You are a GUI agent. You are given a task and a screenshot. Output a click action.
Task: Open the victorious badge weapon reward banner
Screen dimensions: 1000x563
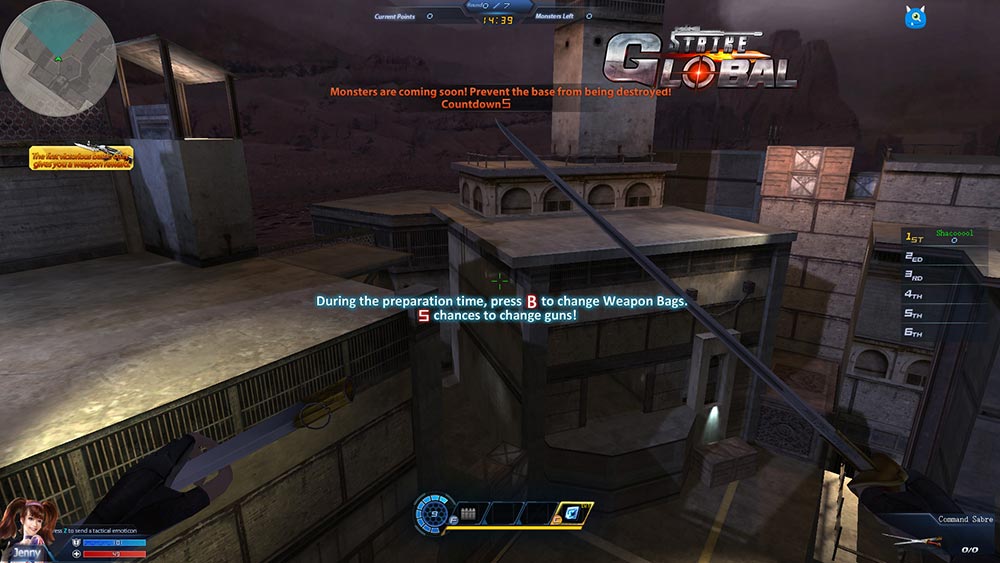coord(80,158)
